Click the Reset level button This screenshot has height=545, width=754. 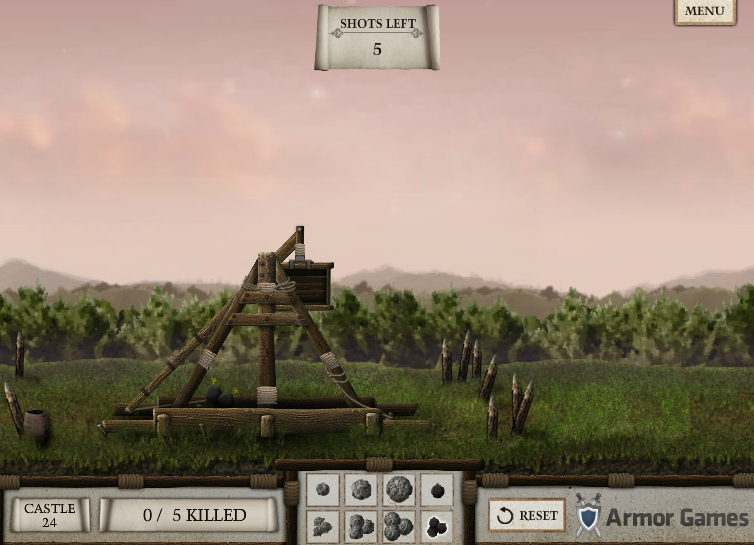(527, 515)
